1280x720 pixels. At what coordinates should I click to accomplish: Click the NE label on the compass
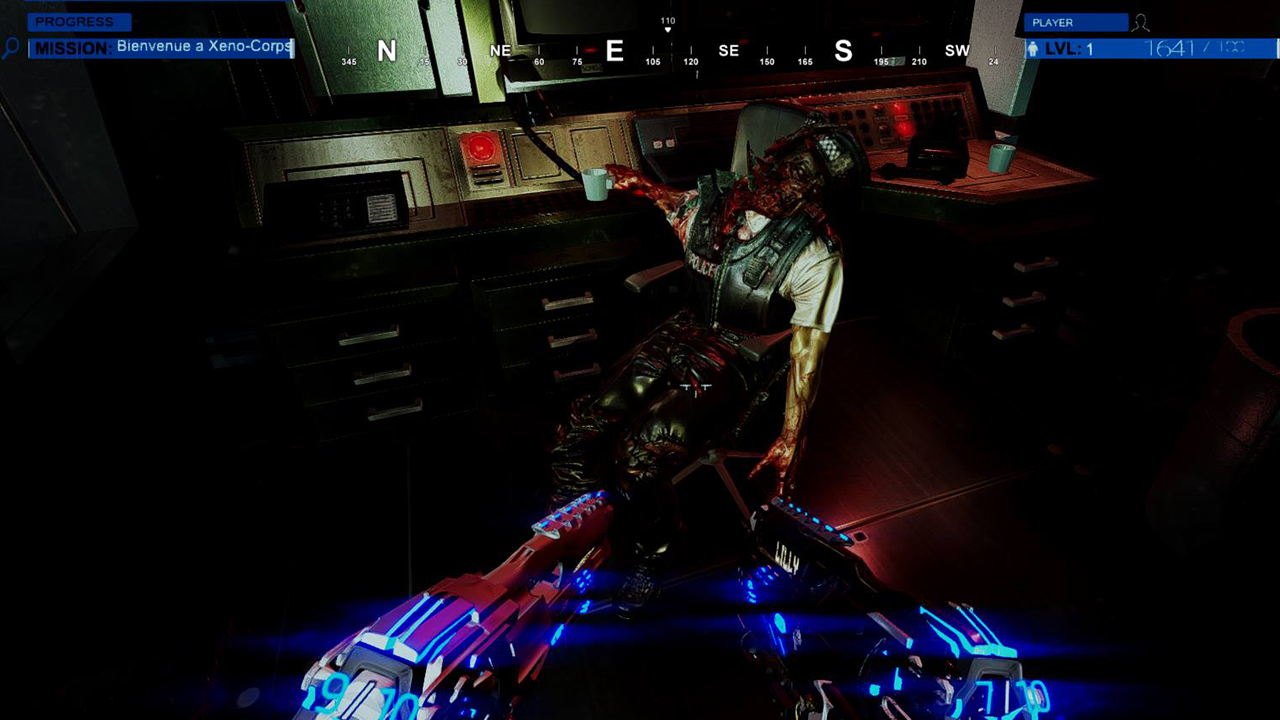click(x=499, y=50)
